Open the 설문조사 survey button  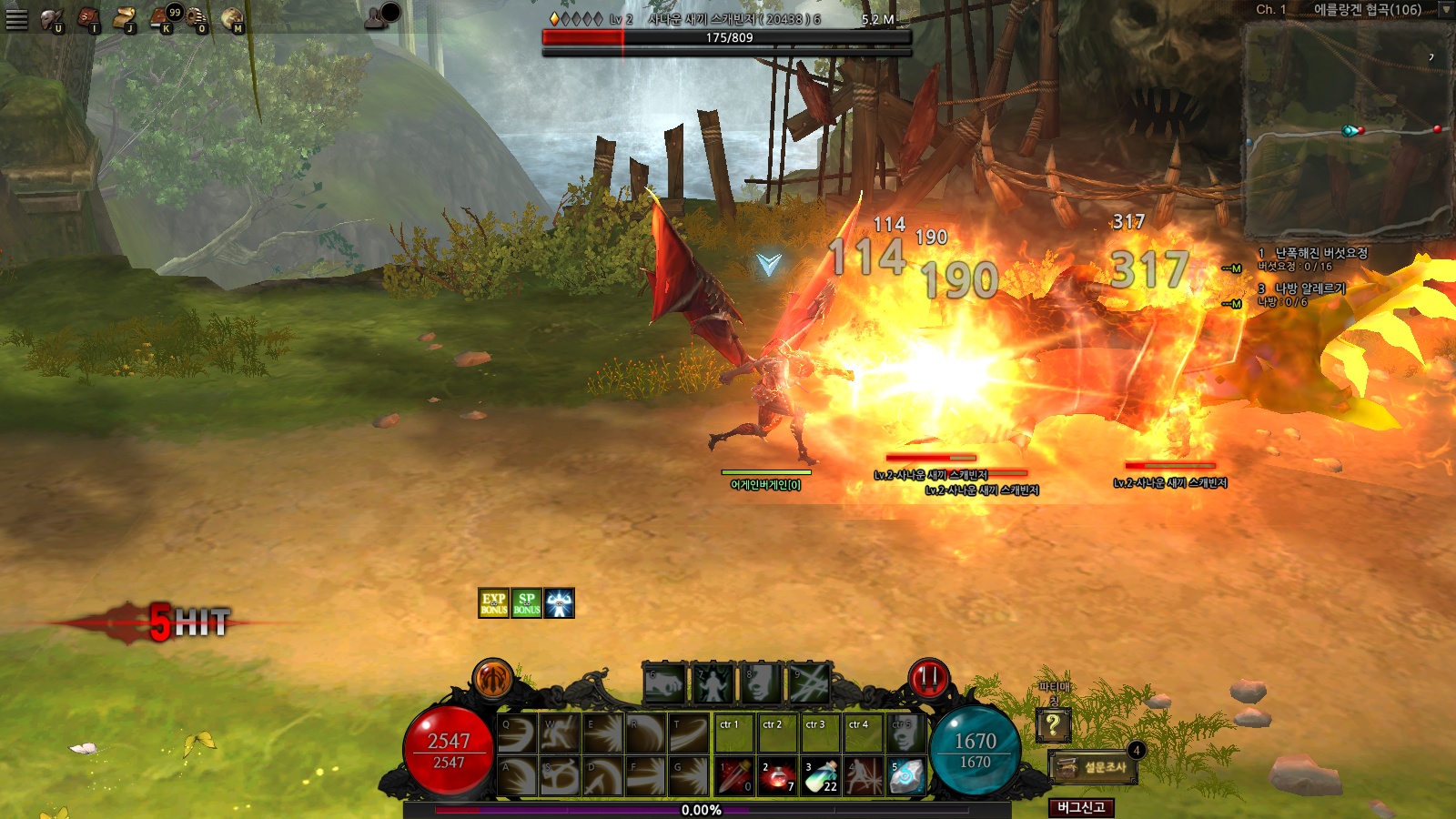[x=1094, y=767]
